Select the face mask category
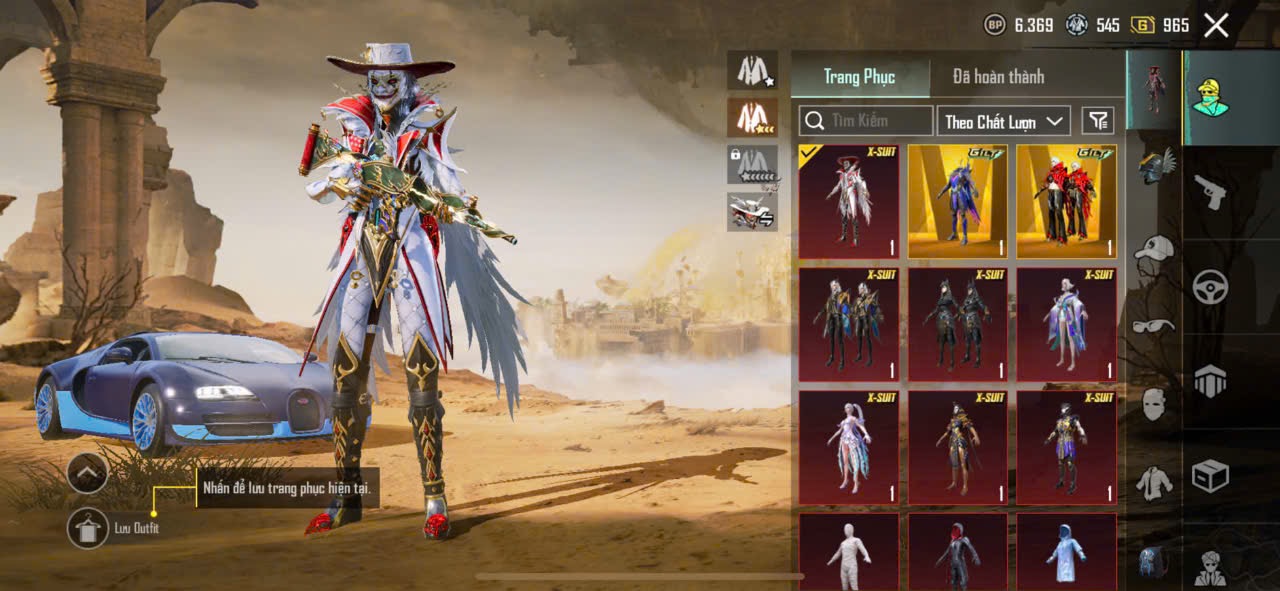 click(1155, 404)
